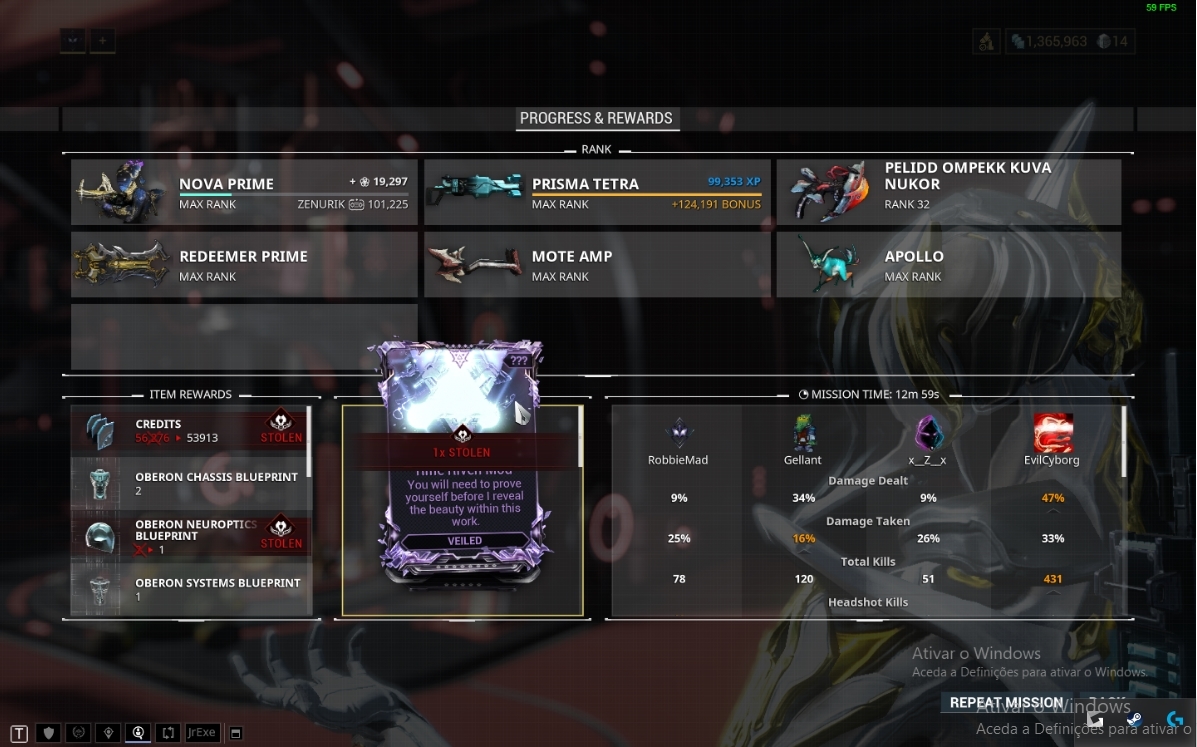
Task: Pick the Oberon Systems Blueprint reward
Action: tap(189, 588)
